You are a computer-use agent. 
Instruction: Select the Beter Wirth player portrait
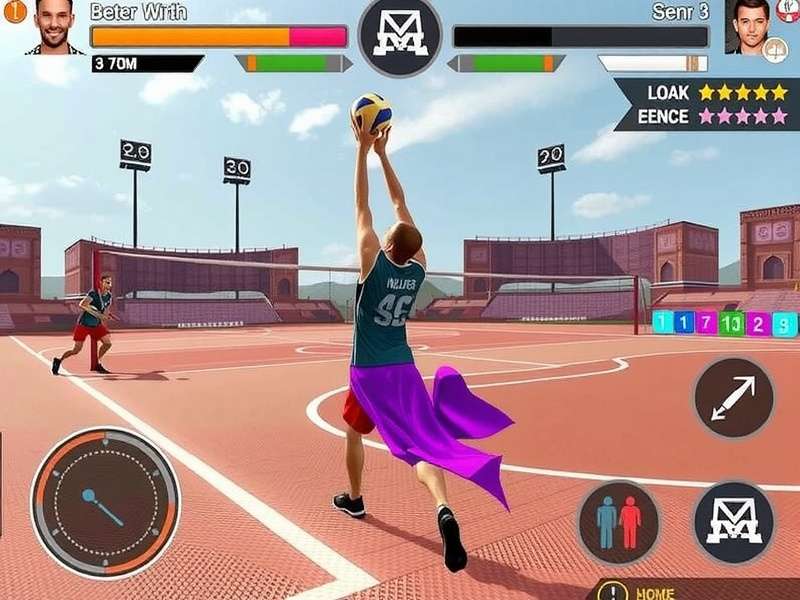(x=54, y=26)
